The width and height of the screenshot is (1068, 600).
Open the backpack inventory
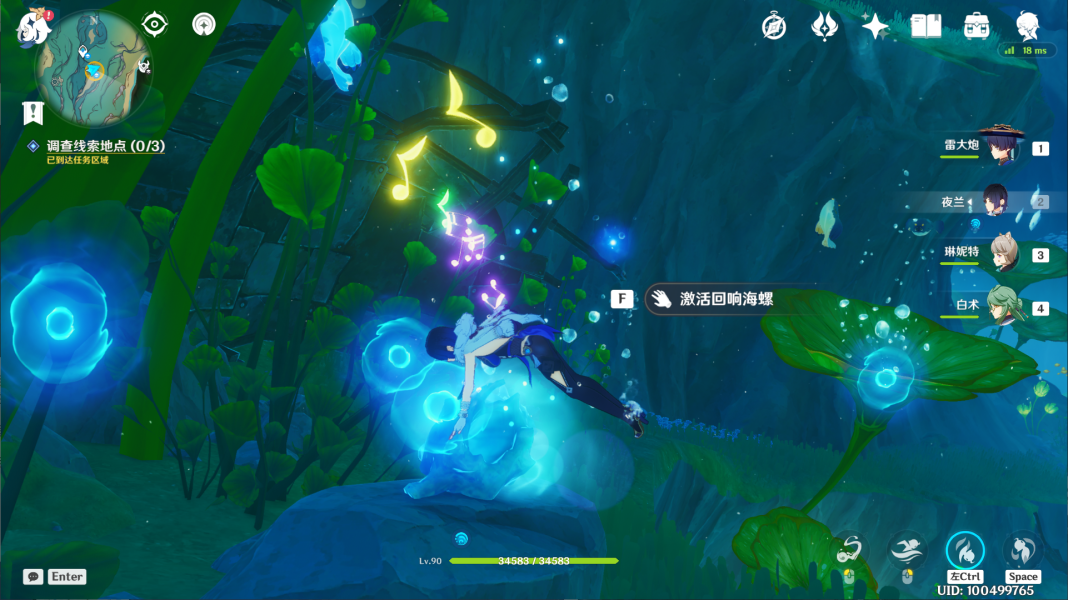pyautogui.click(x=976, y=26)
